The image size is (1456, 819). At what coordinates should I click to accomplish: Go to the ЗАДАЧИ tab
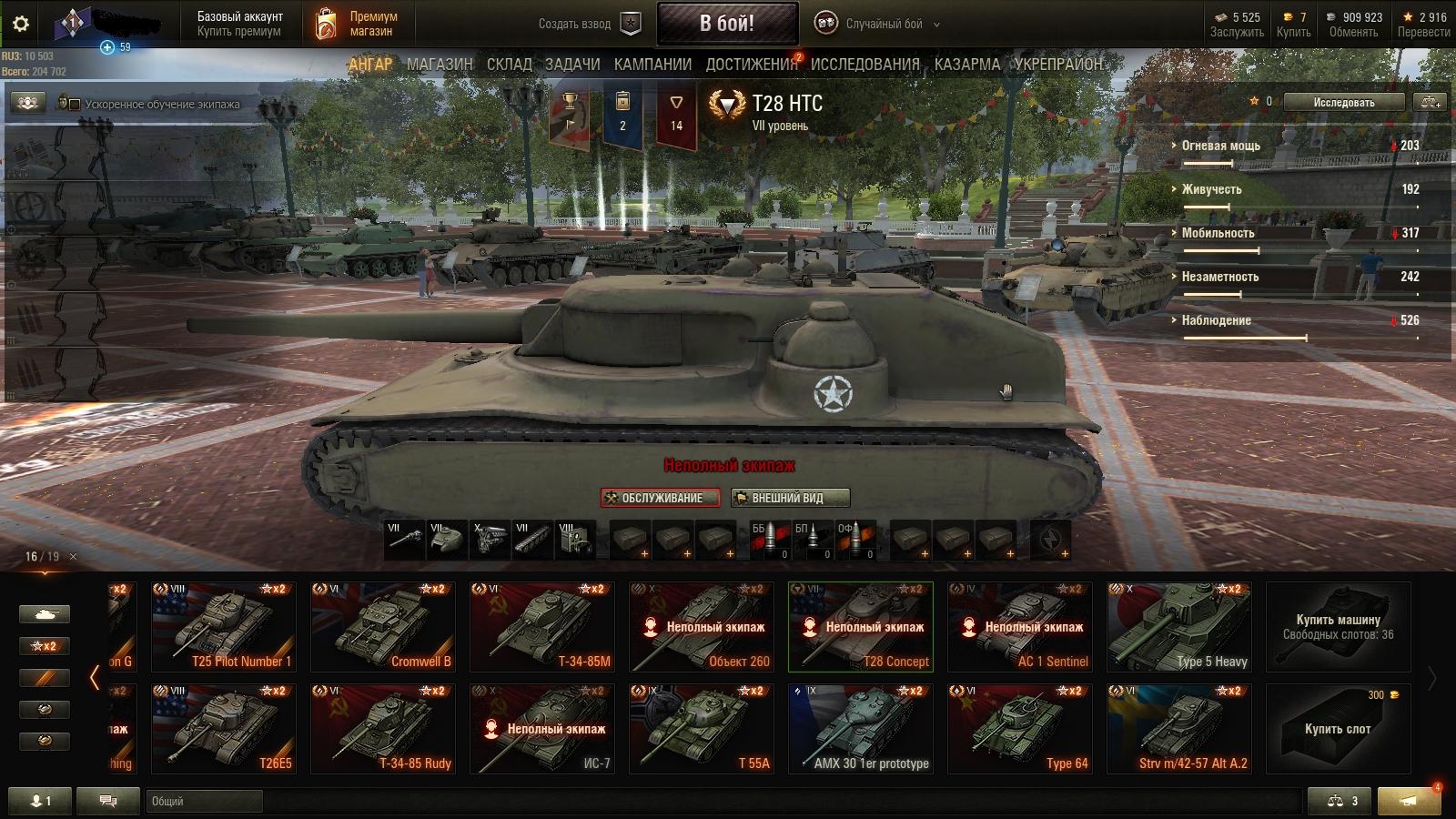pyautogui.click(x=572, y=65)
